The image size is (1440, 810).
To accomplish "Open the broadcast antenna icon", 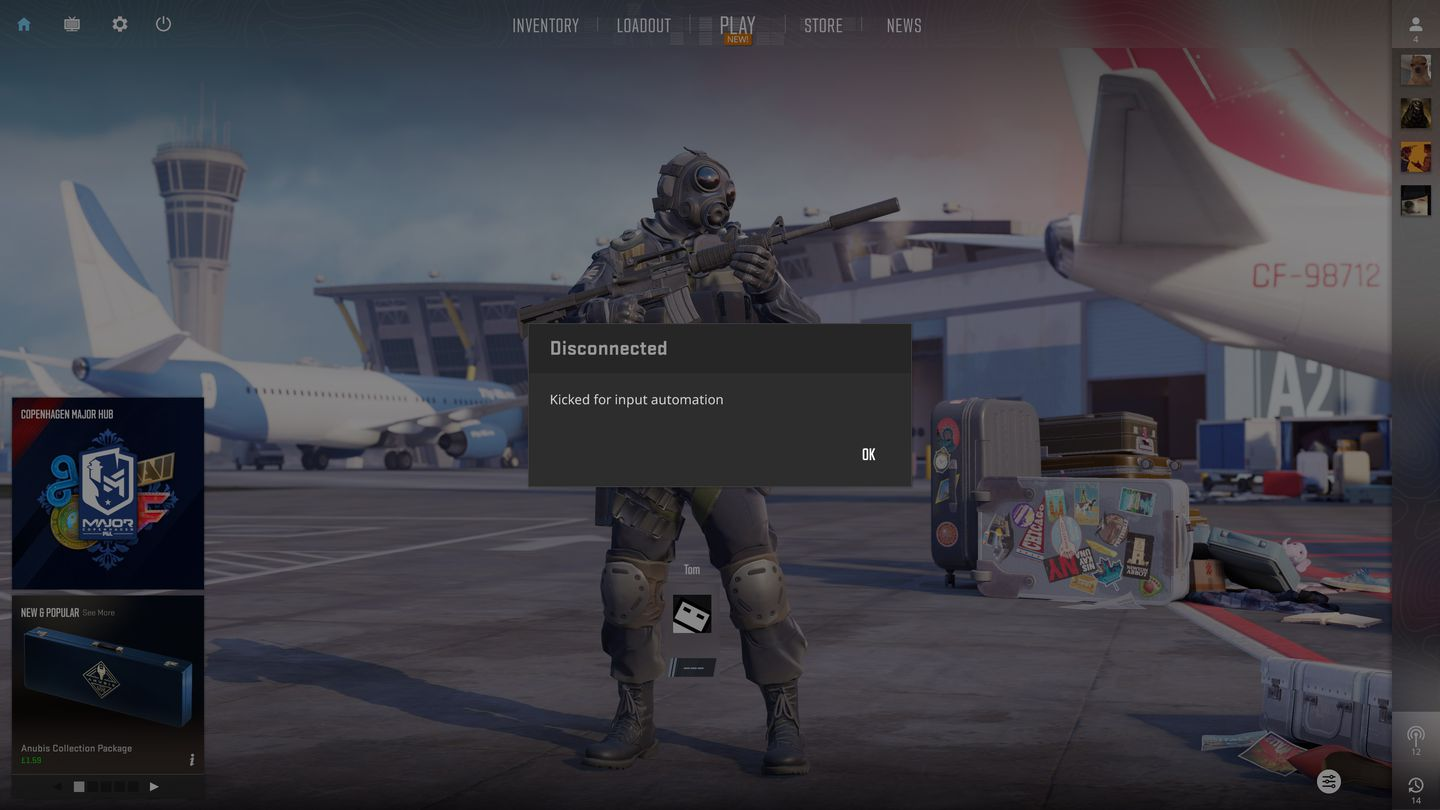I will 1415,738.
